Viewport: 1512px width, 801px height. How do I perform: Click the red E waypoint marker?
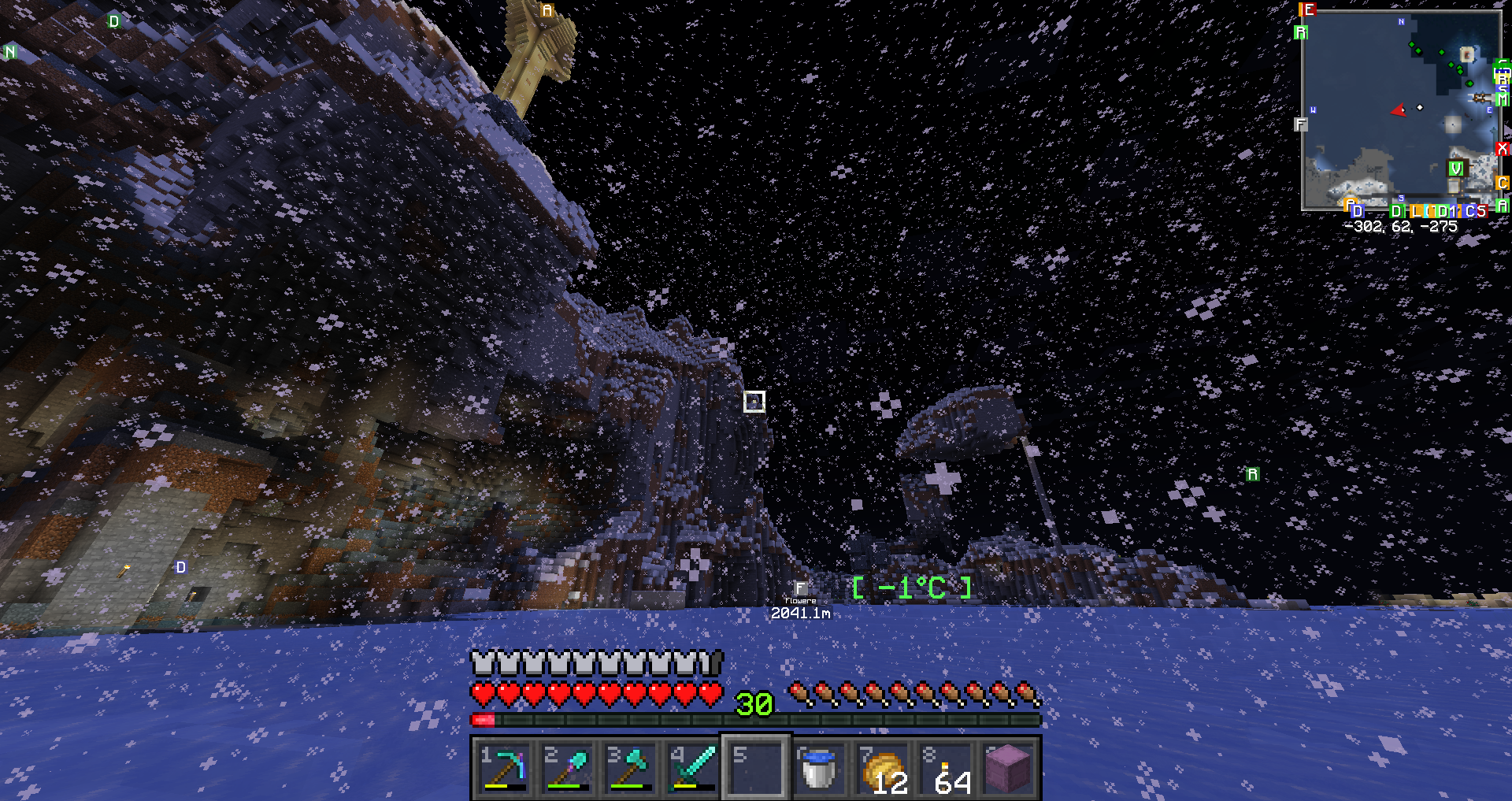point(1308,10)
